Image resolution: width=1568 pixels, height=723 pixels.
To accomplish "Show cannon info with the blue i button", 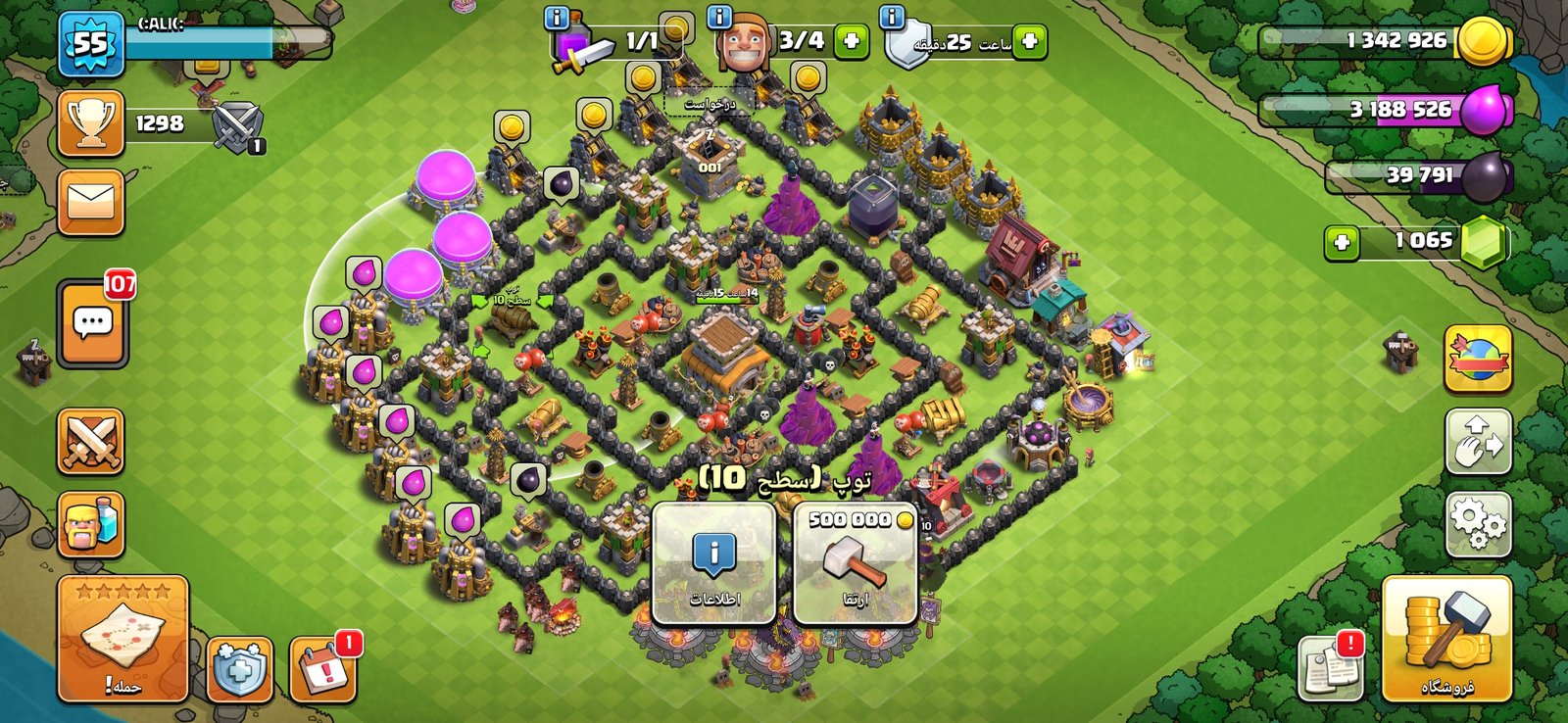I will [713, 563].
